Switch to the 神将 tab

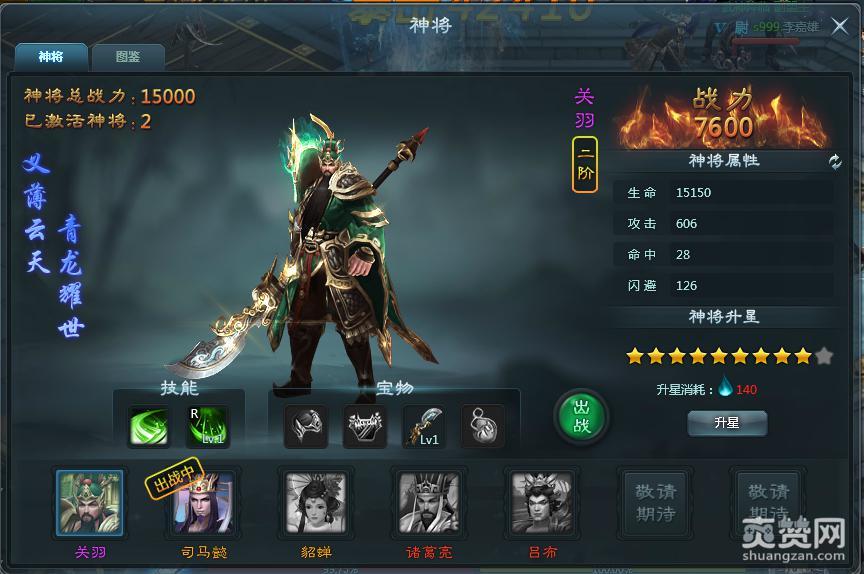tap(50, 57)
